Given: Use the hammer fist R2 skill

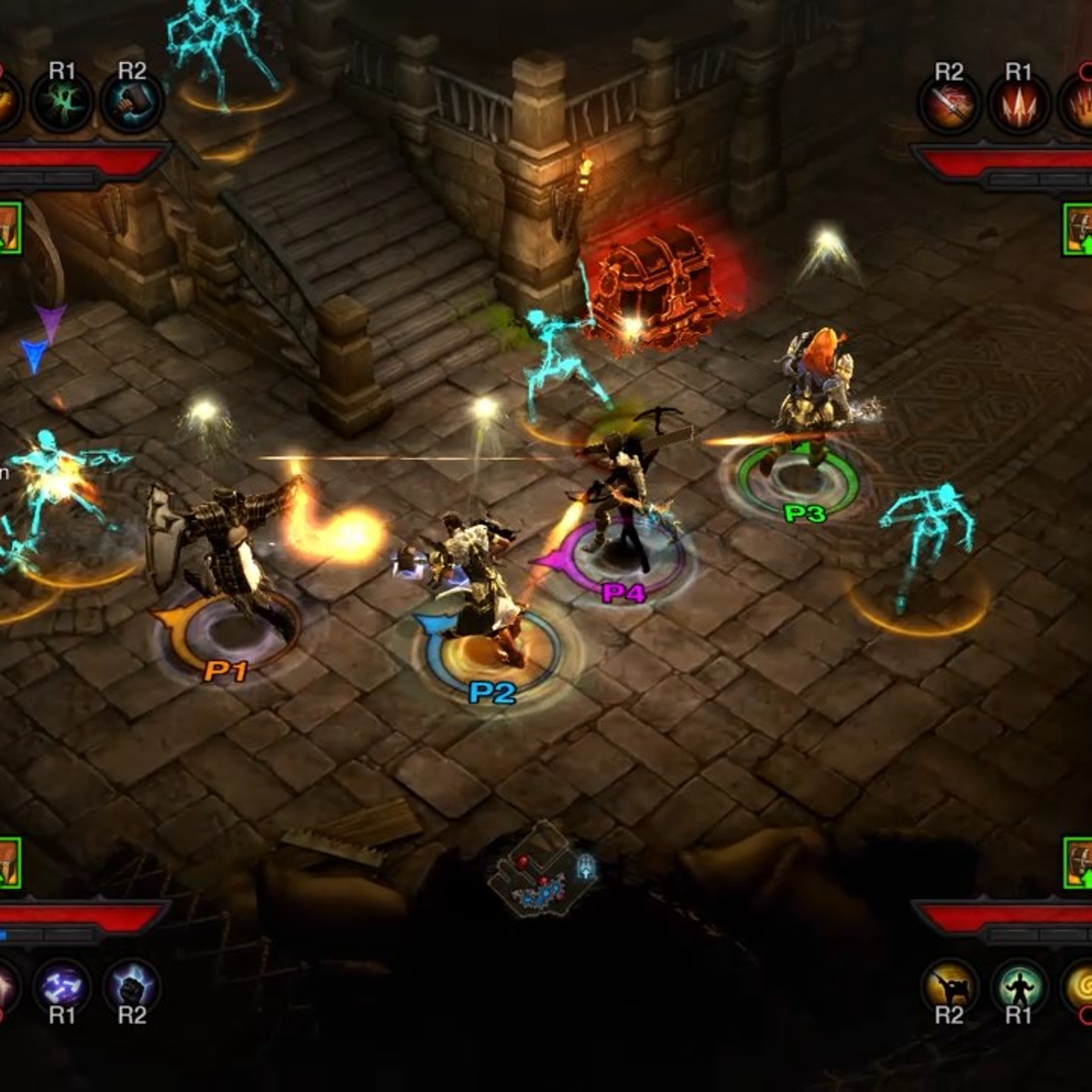Looking at the screenshot, I should pyautogui.click(x=132, y=103).
